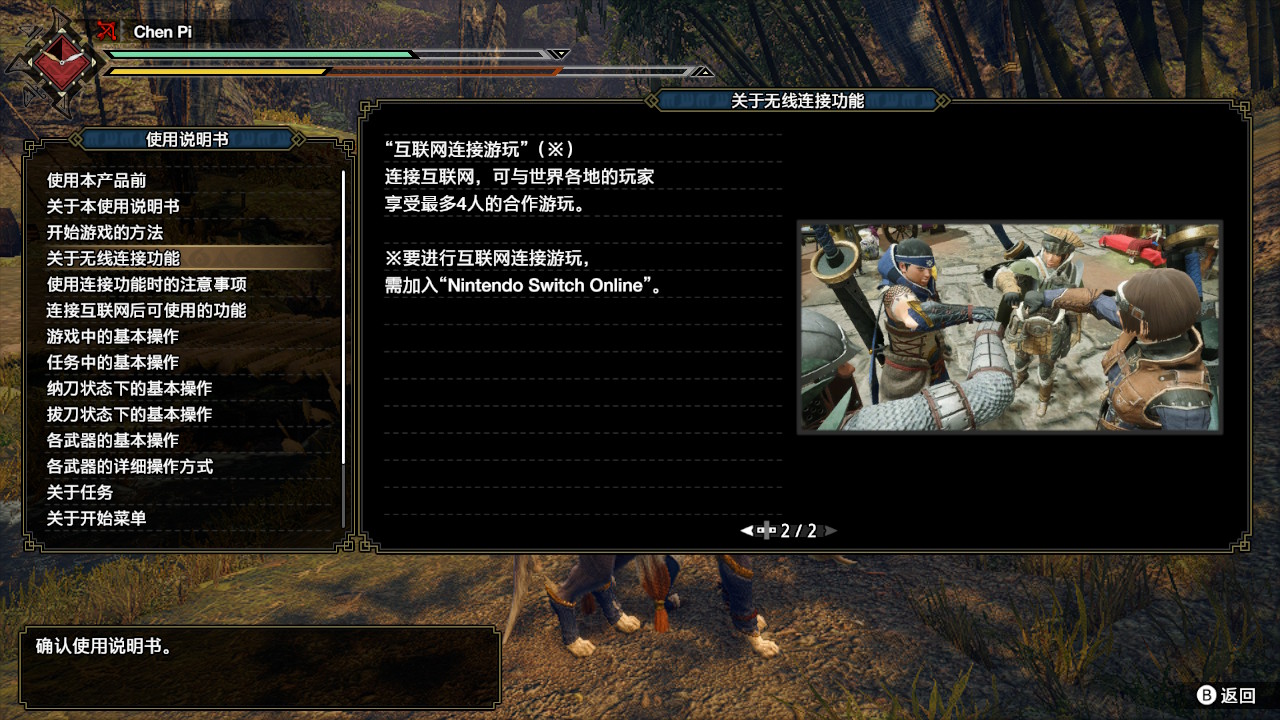
Task: Select 使用本产品前 manual entry
Action: 97,180
